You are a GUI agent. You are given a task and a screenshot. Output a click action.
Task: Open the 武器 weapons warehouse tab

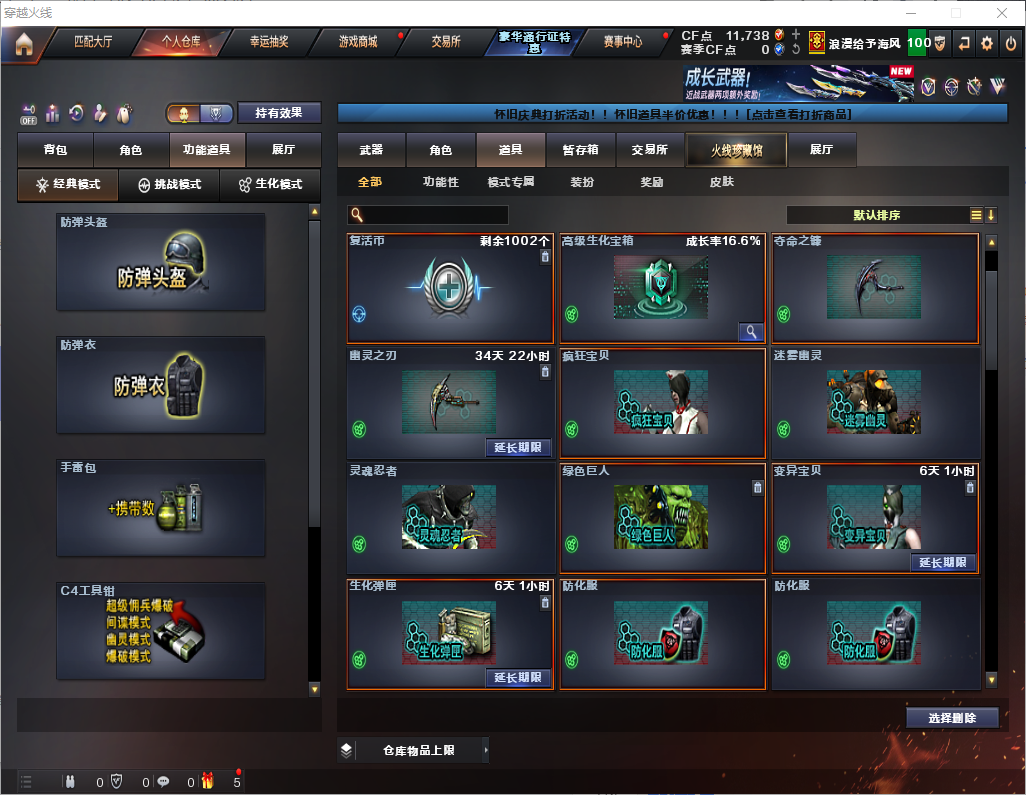371,150
